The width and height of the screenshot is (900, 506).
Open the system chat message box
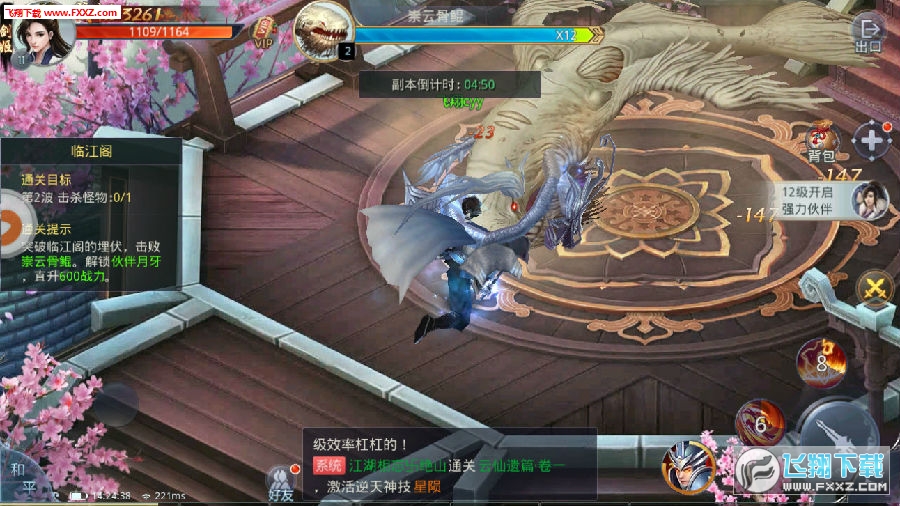(449, 465)
